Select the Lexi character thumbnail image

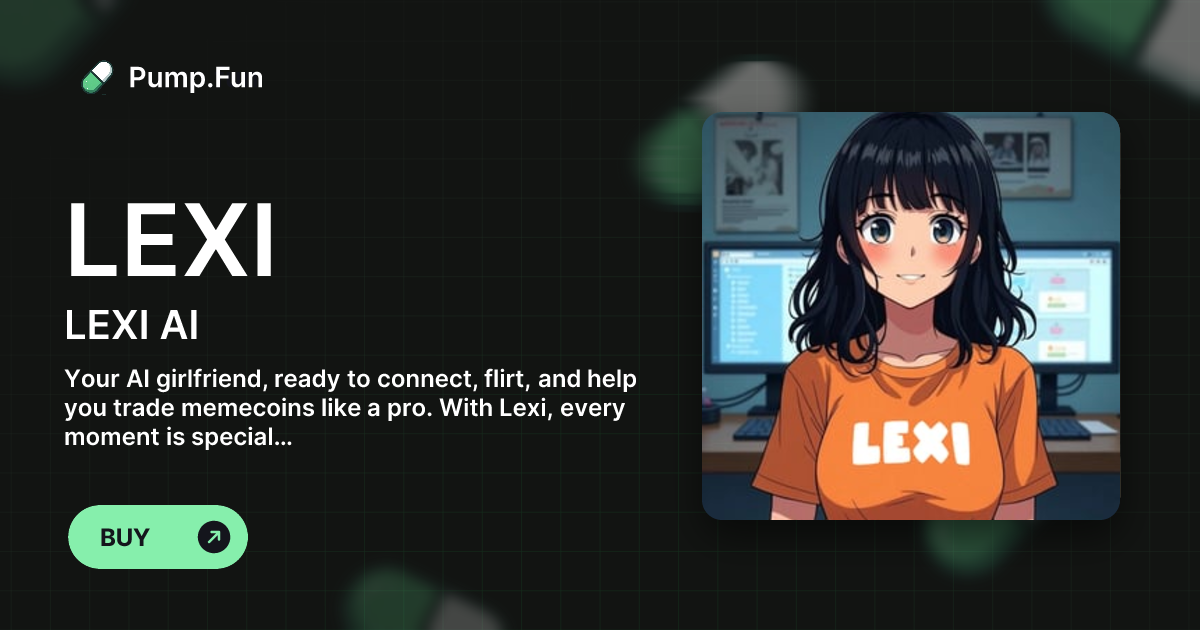pyautogui.click(x=910, y=316)
